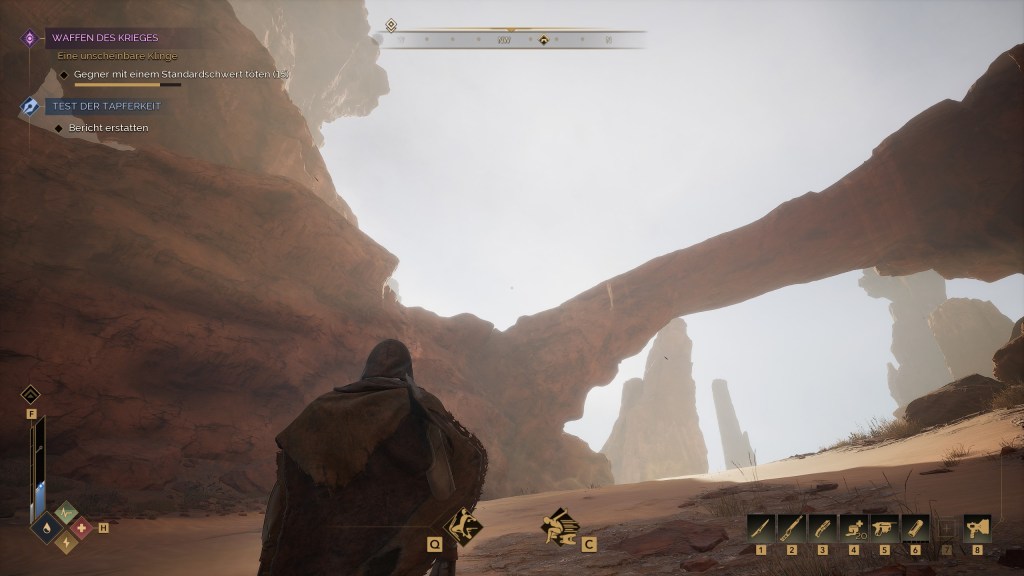Viewport: 1024px width, 576px height.
Task: Choose the blade tool in slot 3
Action: 822,526
